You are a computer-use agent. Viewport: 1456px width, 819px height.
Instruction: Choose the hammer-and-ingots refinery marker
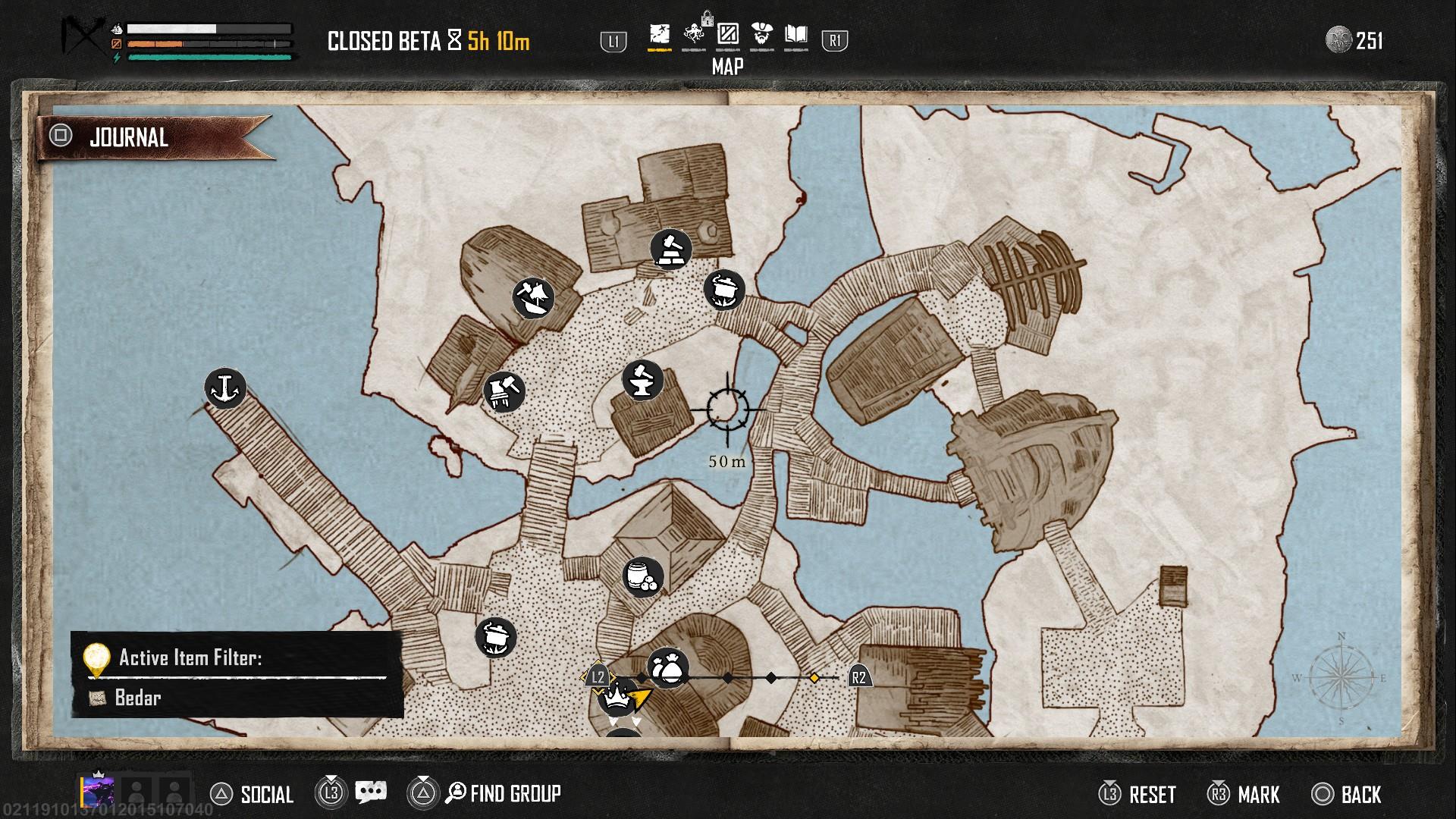[x=671, y=249]
